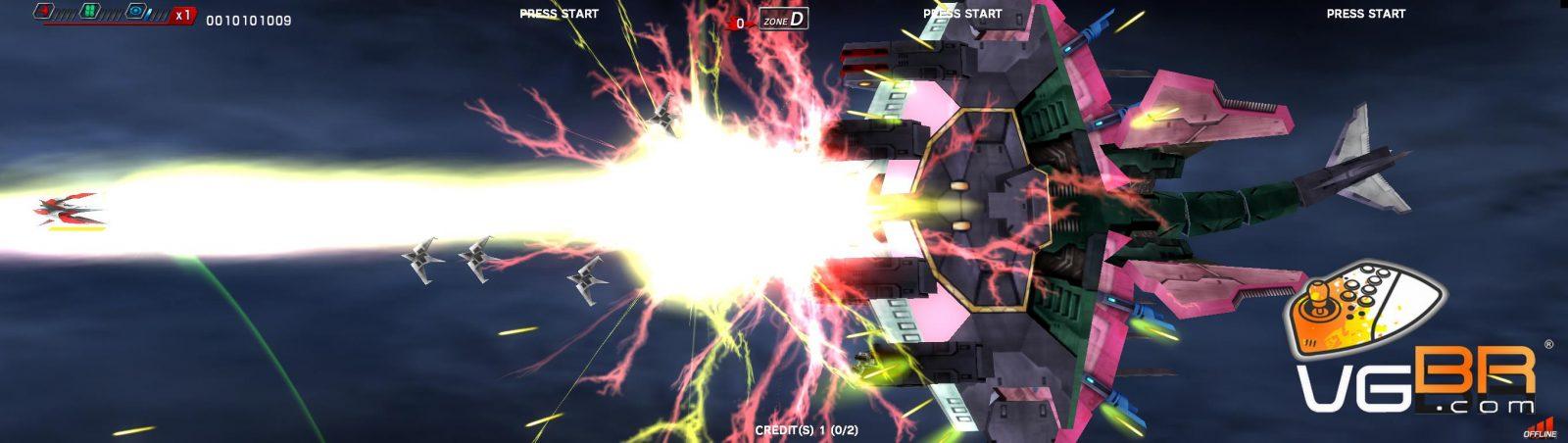Screen dimensions: 1568x443
Task: Click the Zone D stage indicator
Action: click(784, 19)
